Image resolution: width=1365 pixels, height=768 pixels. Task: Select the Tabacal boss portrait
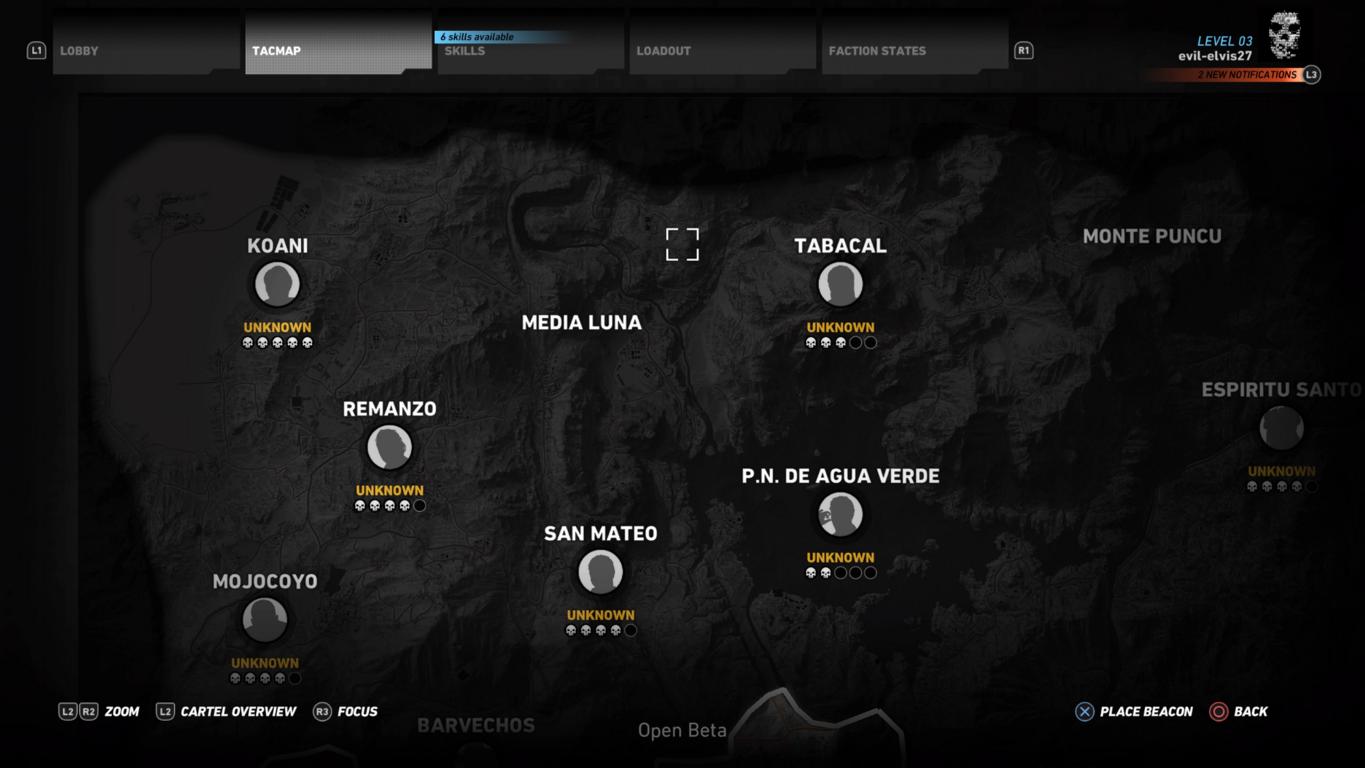click(840, 285)
